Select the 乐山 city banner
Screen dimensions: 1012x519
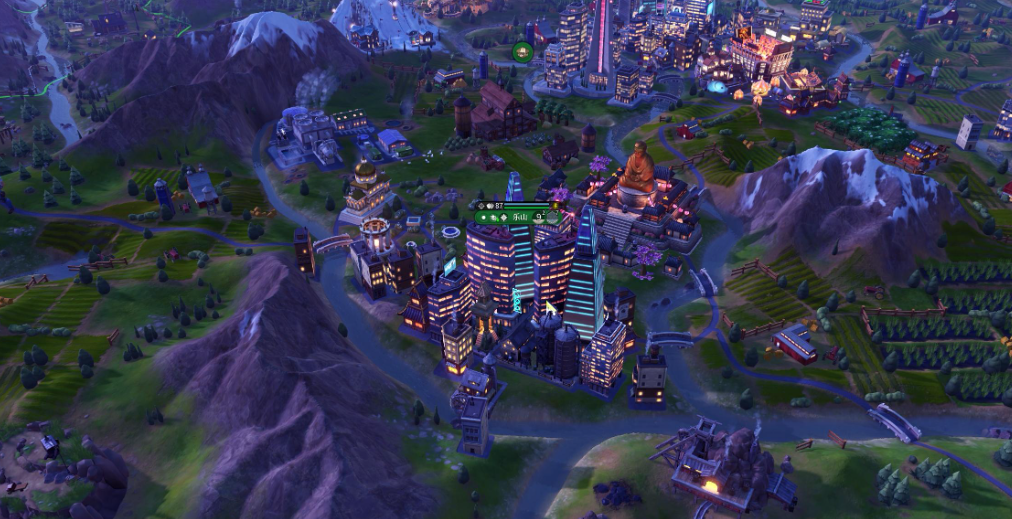[518, 216]
